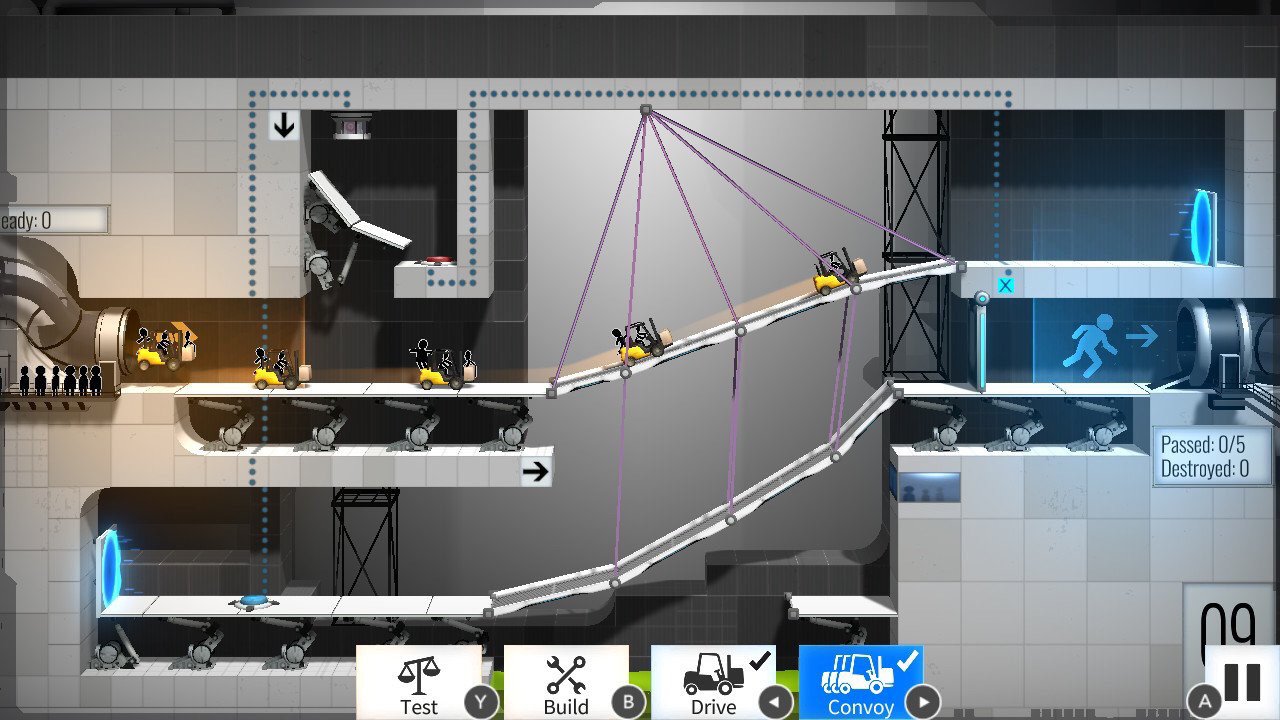Image resolution: width=1280 pixels, height=720 pixels.
Task: Click the right arrow marker on the walkway
Action: pos(537,470)
